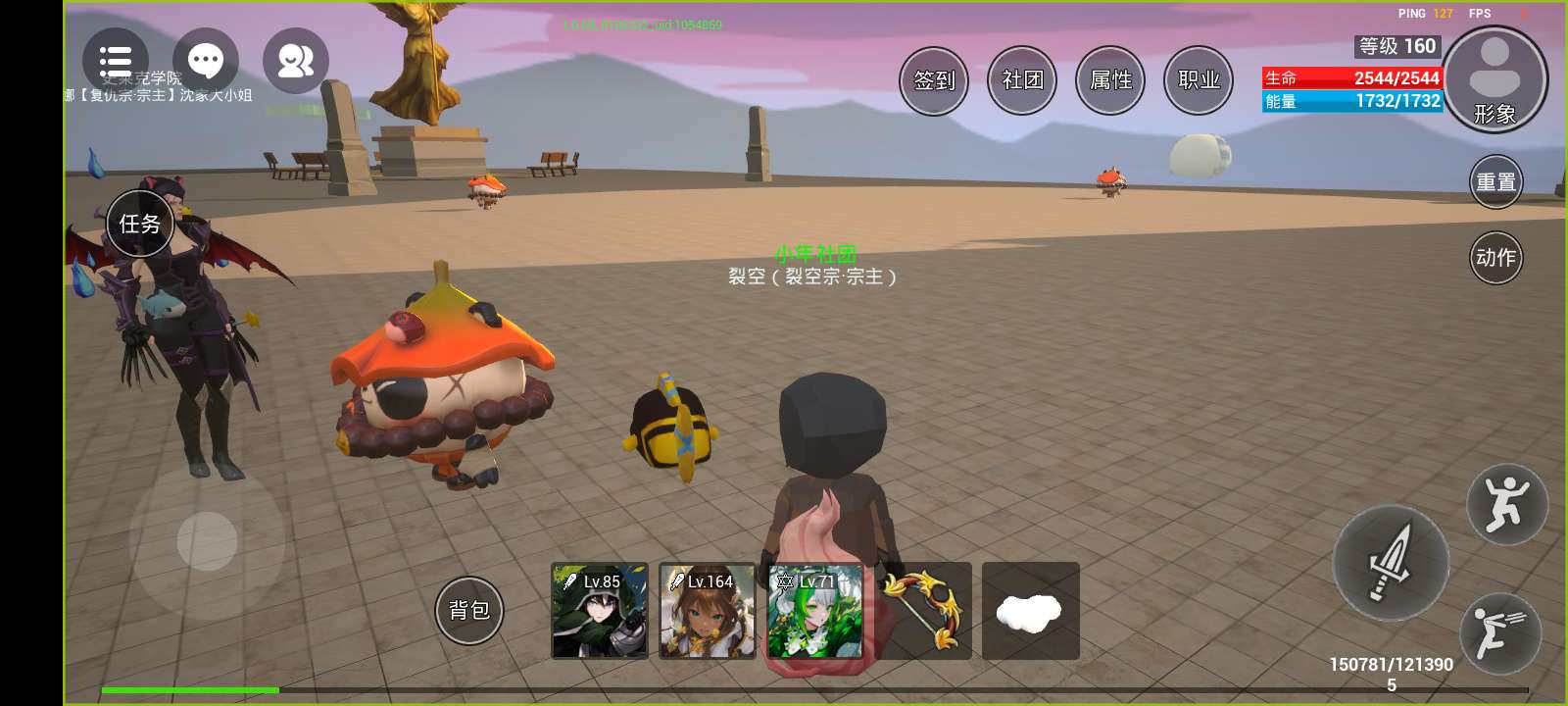
Task: Select the Lv.71 green-haired character card
Action: coord(815,611)
